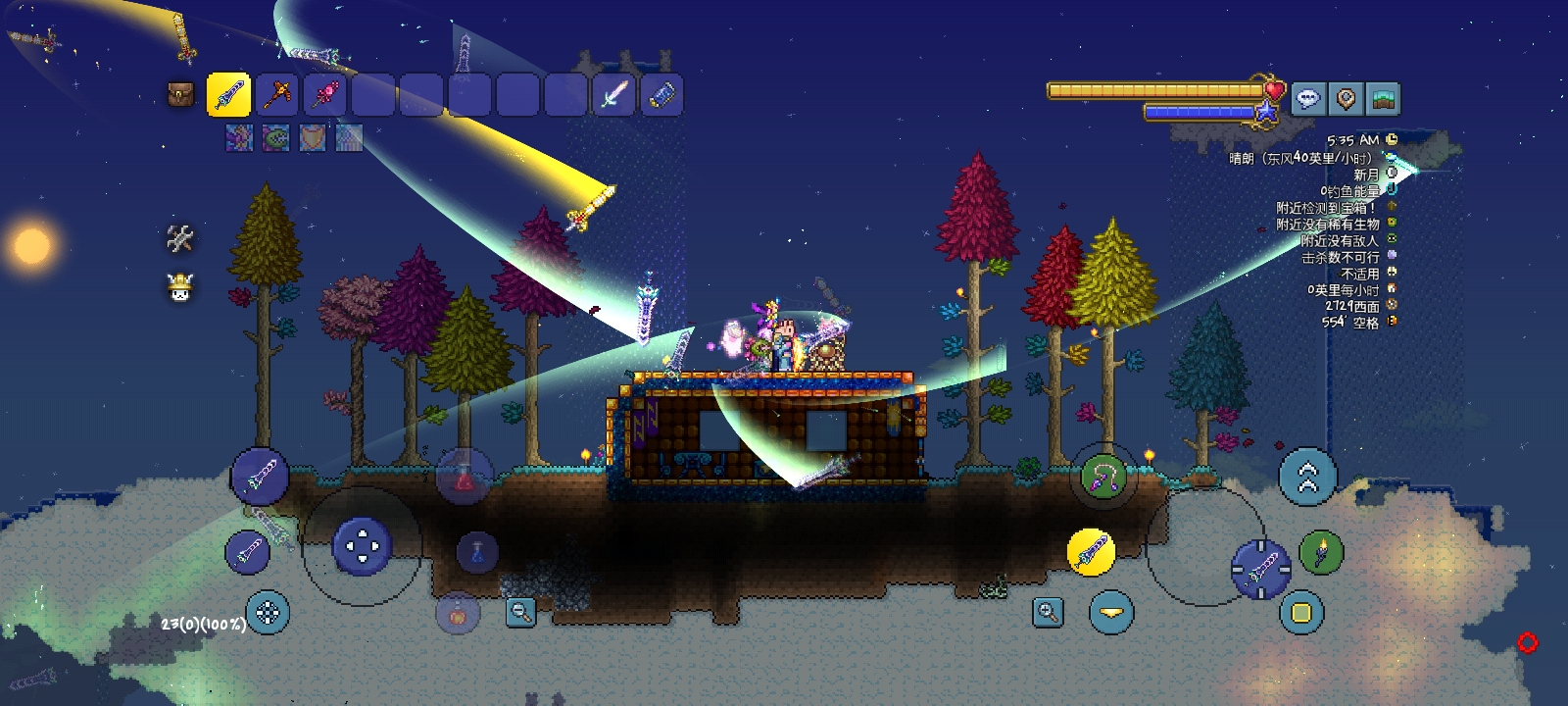Activate the grappling hook button
This screenshot has width=1568, height=706.
[1103, 477]
